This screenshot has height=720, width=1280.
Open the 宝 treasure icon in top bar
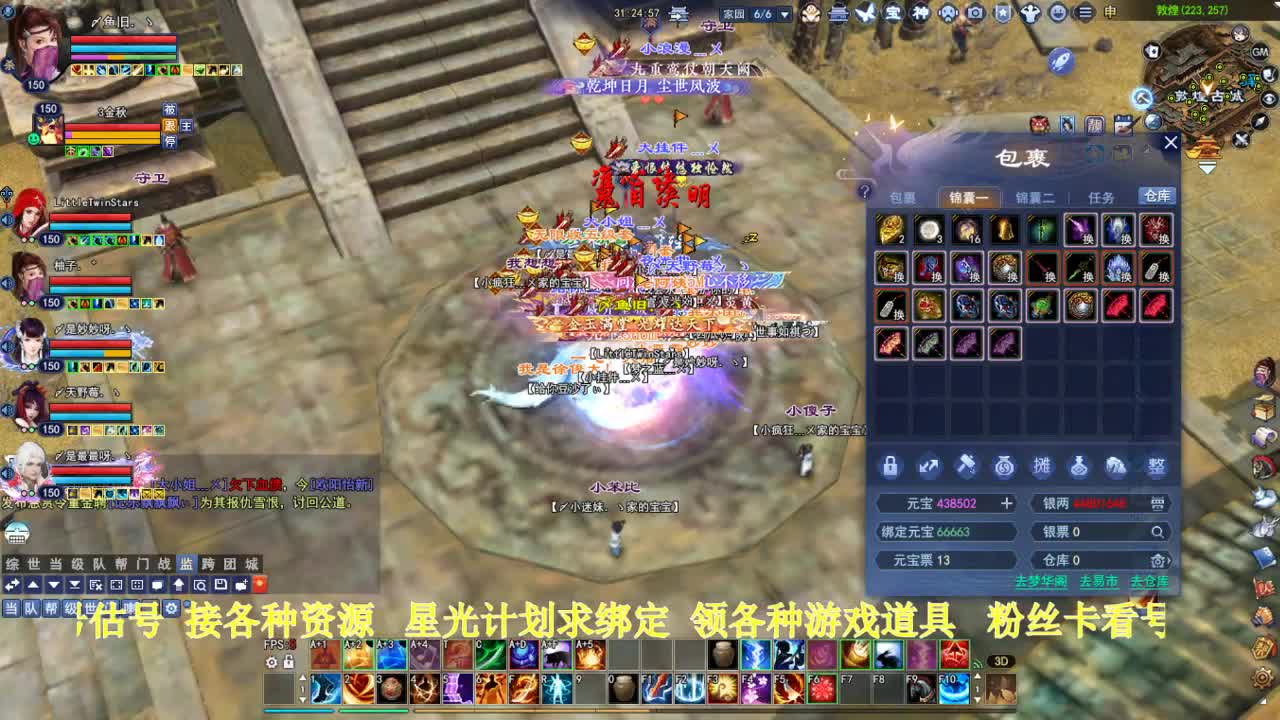point(893,12)
